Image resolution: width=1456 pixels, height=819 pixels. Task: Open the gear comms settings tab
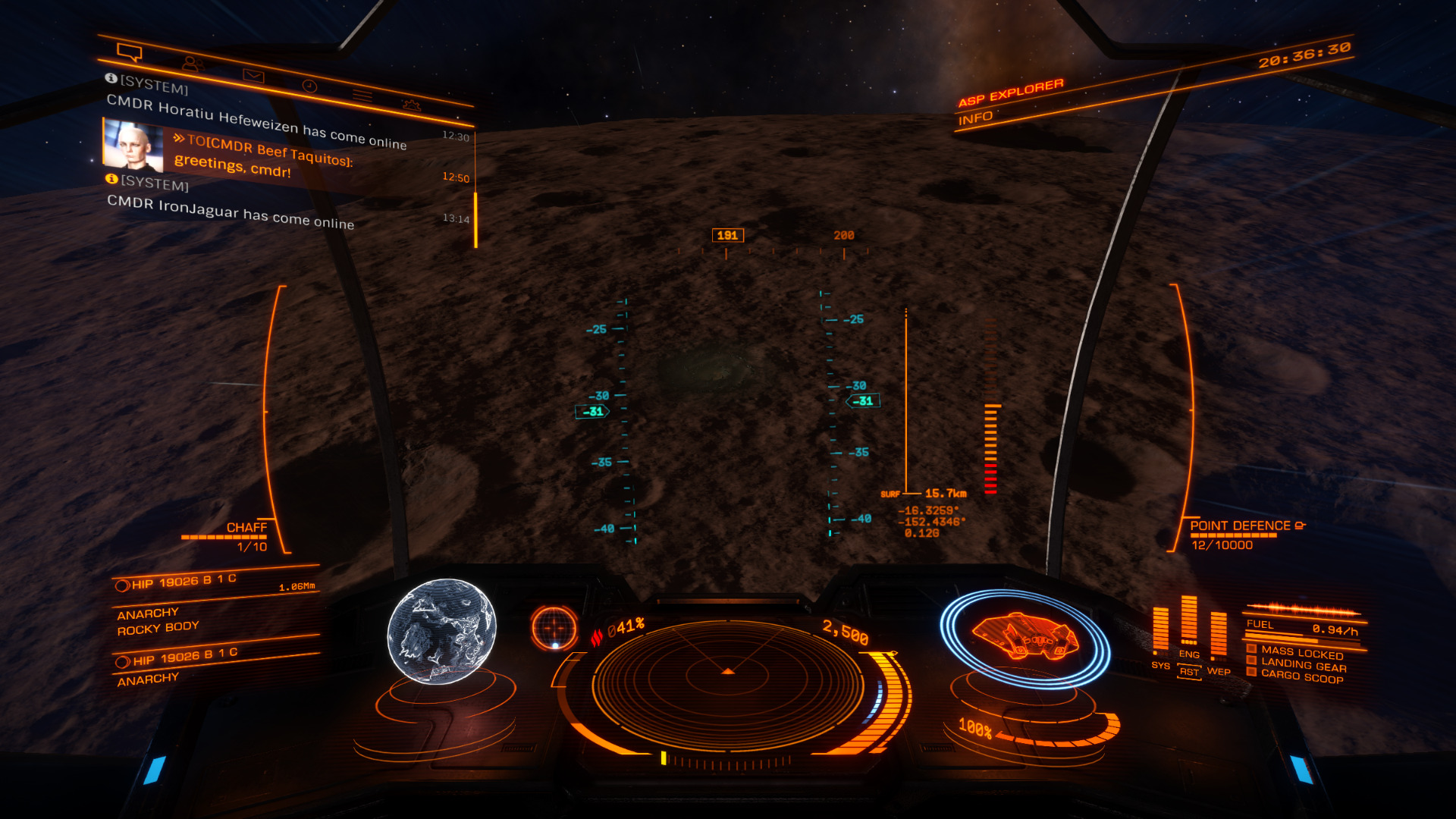(412, 105)
